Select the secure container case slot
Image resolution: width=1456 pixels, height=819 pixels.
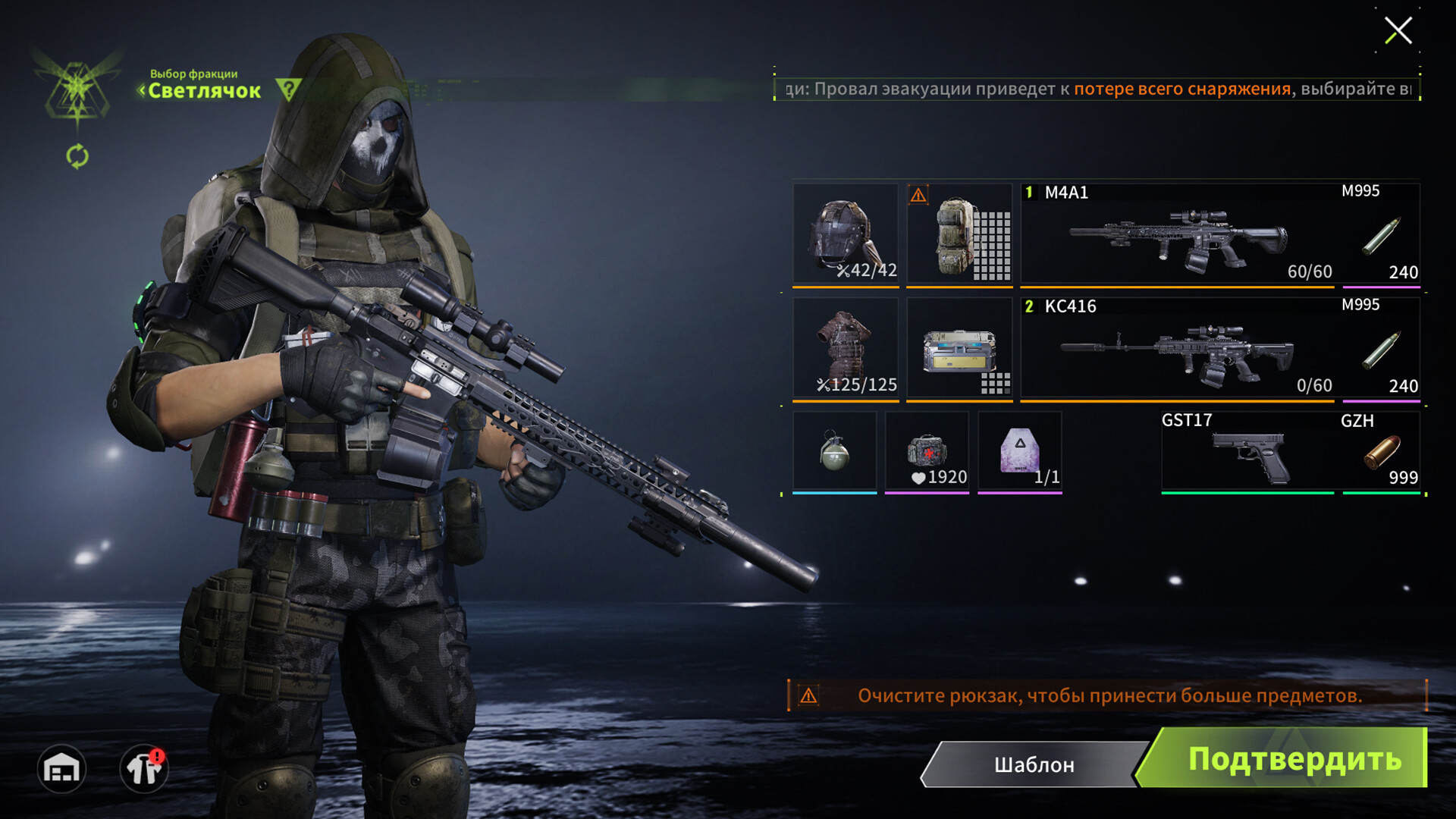(959, 348)
